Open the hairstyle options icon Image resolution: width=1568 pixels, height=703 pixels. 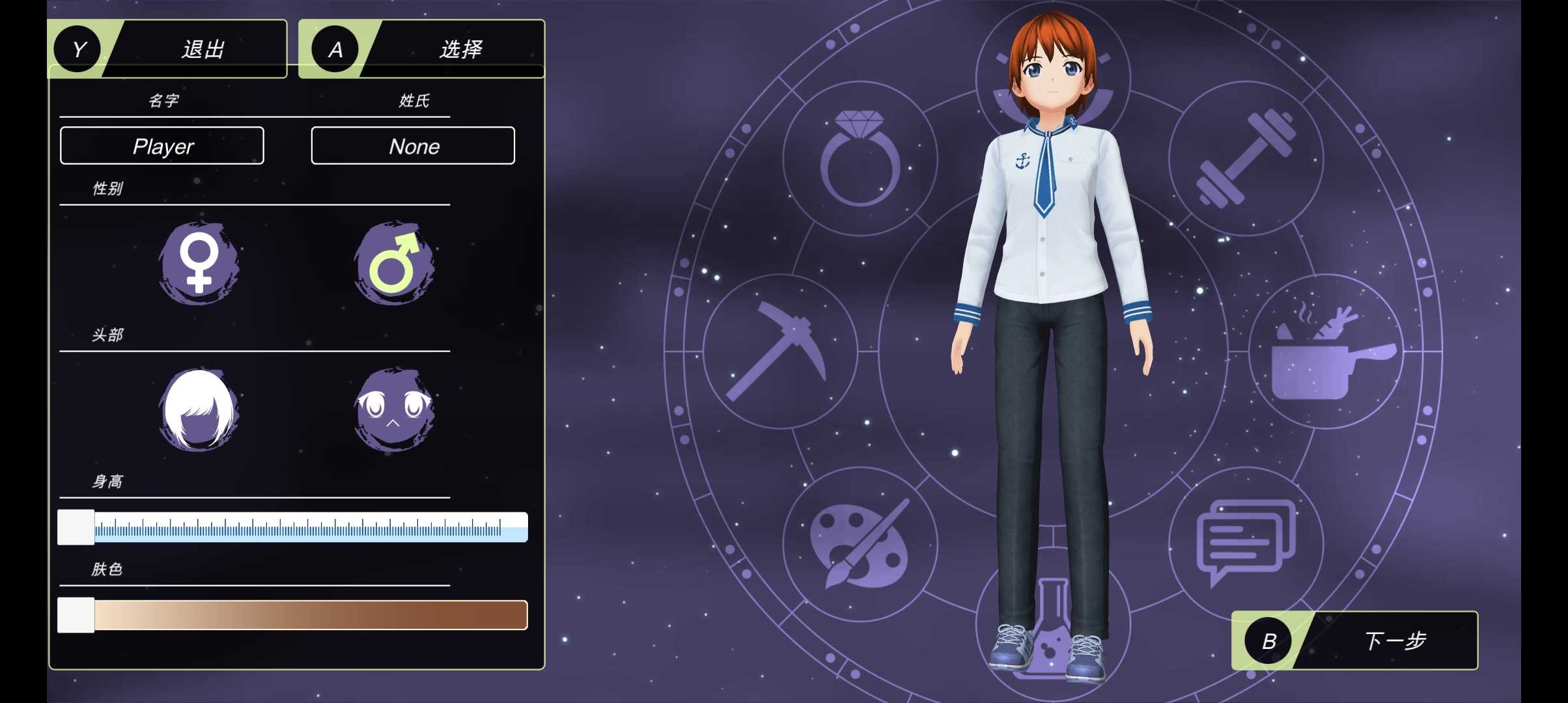click(x=199, y=409)
